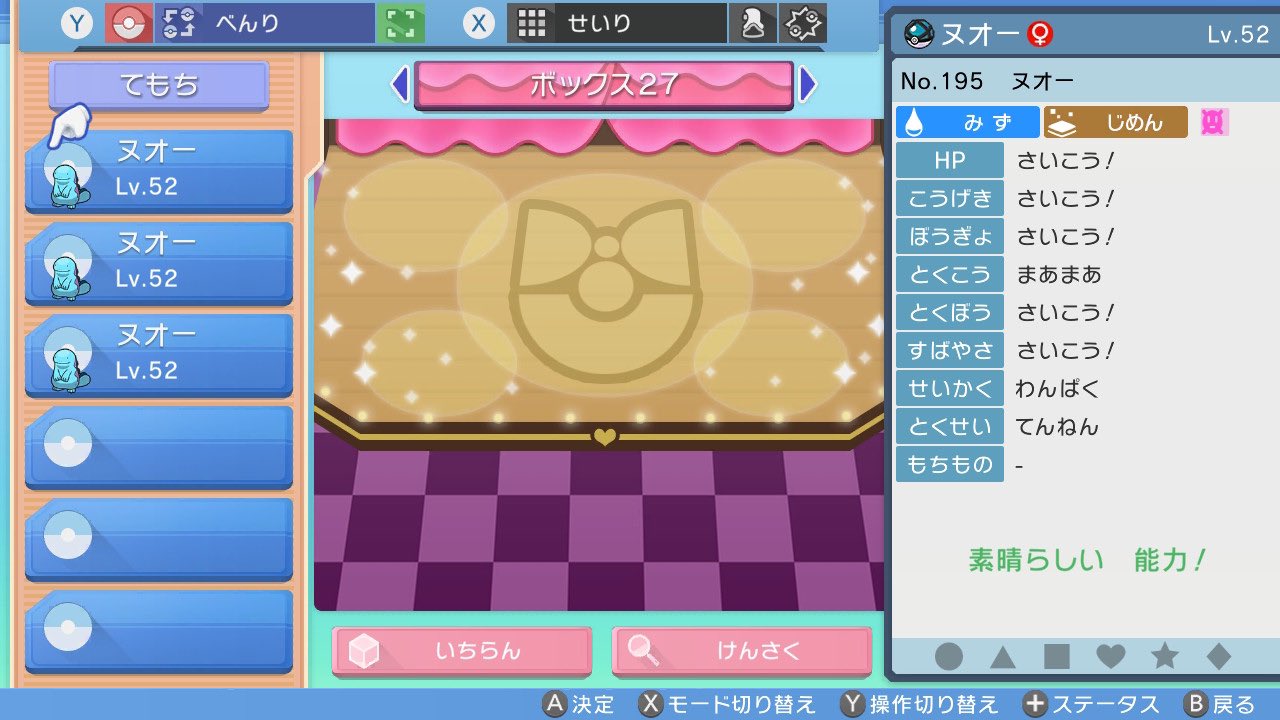Click the left arrow to go to the previous box
This screenshot has width=1280, height=720.
[x=401, y=87]
